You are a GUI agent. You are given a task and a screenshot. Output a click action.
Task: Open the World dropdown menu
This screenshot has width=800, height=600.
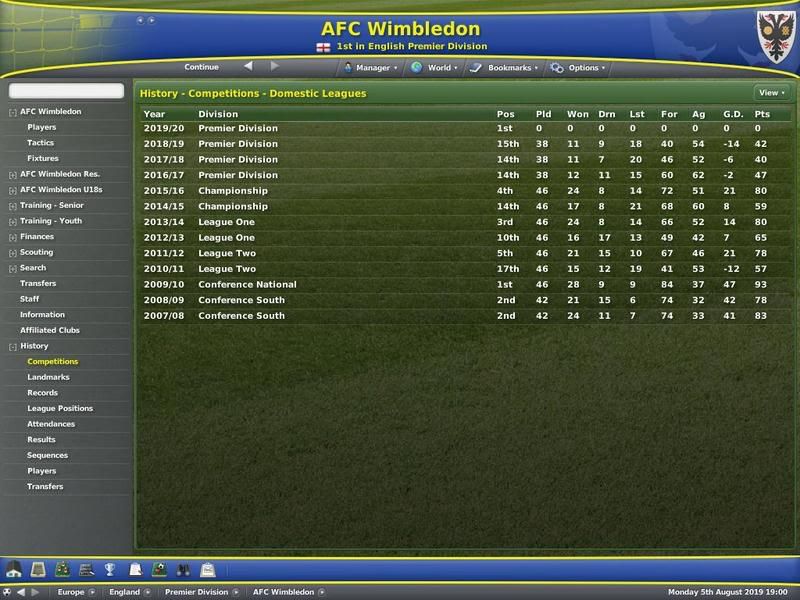click(438, 68)
